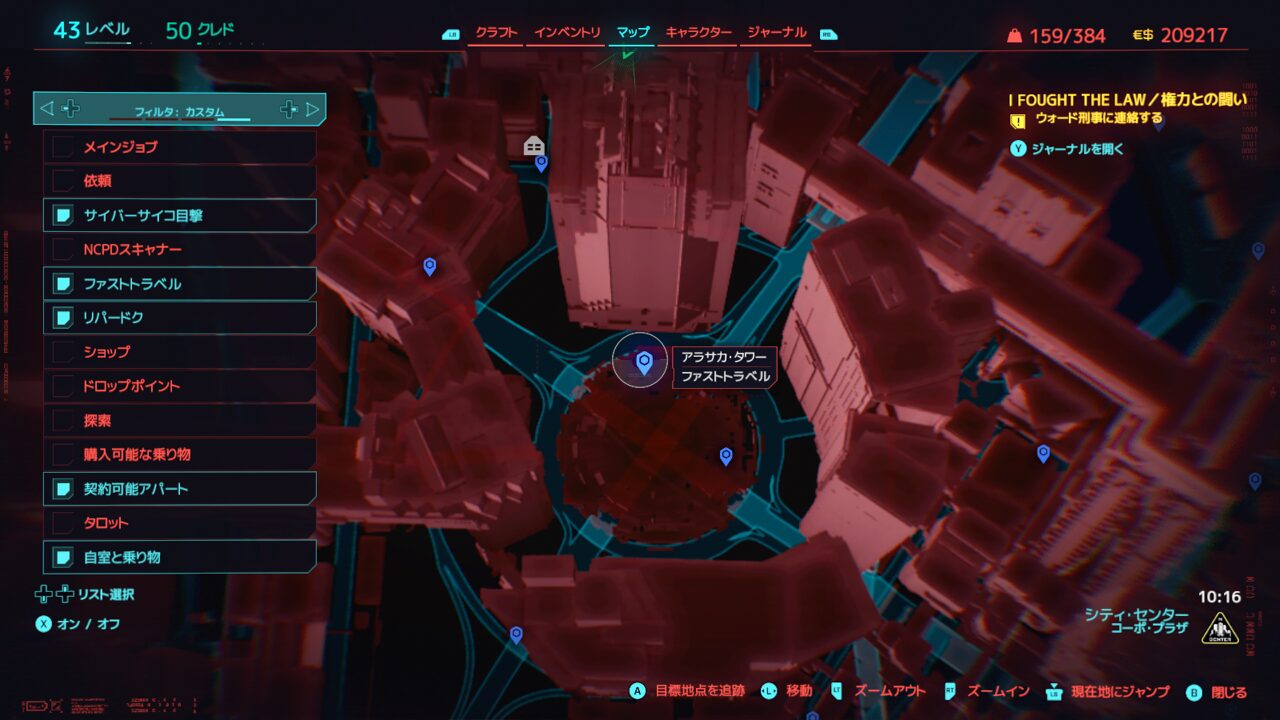Toggle the 契約可能アパート filter
This screenshot has height=720, width=1280.
click(x=180, y=489)
